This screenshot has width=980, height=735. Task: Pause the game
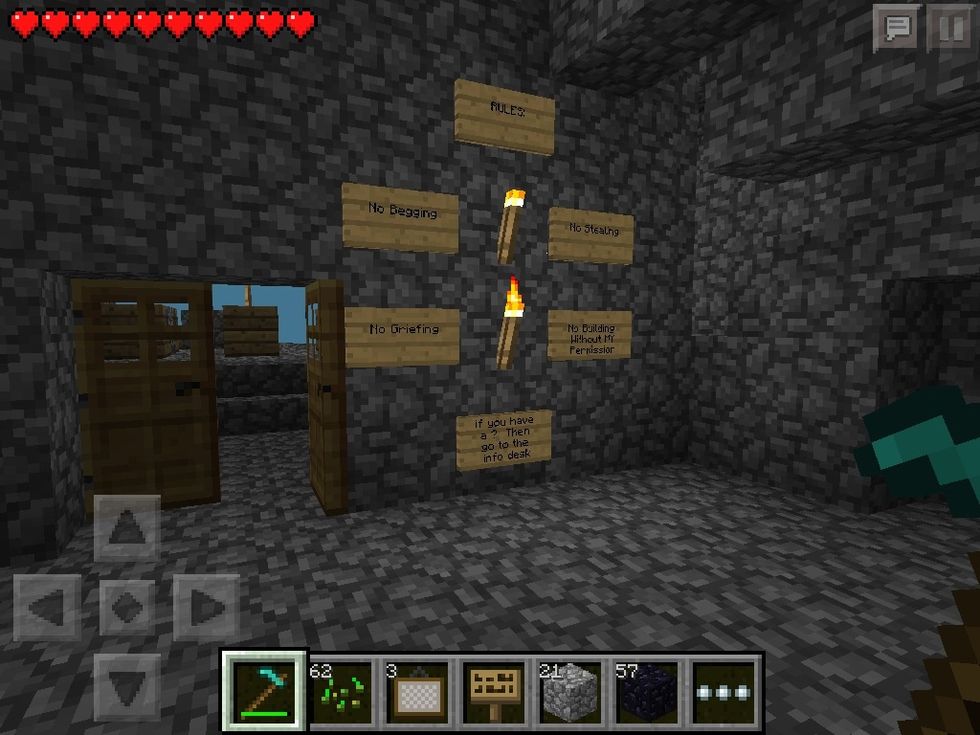949,28
